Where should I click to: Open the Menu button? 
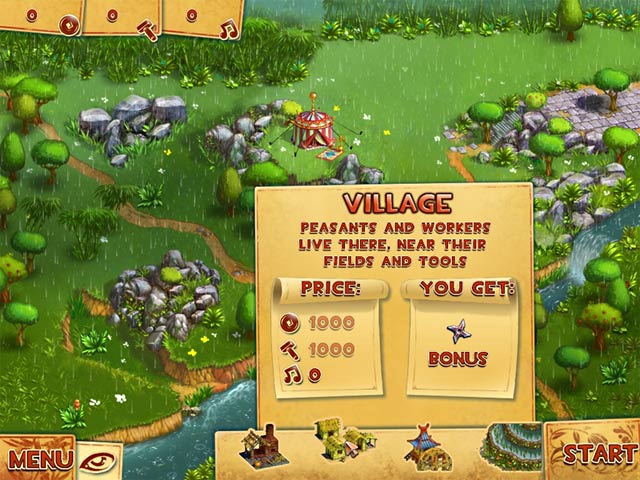[x=40, y=459]
